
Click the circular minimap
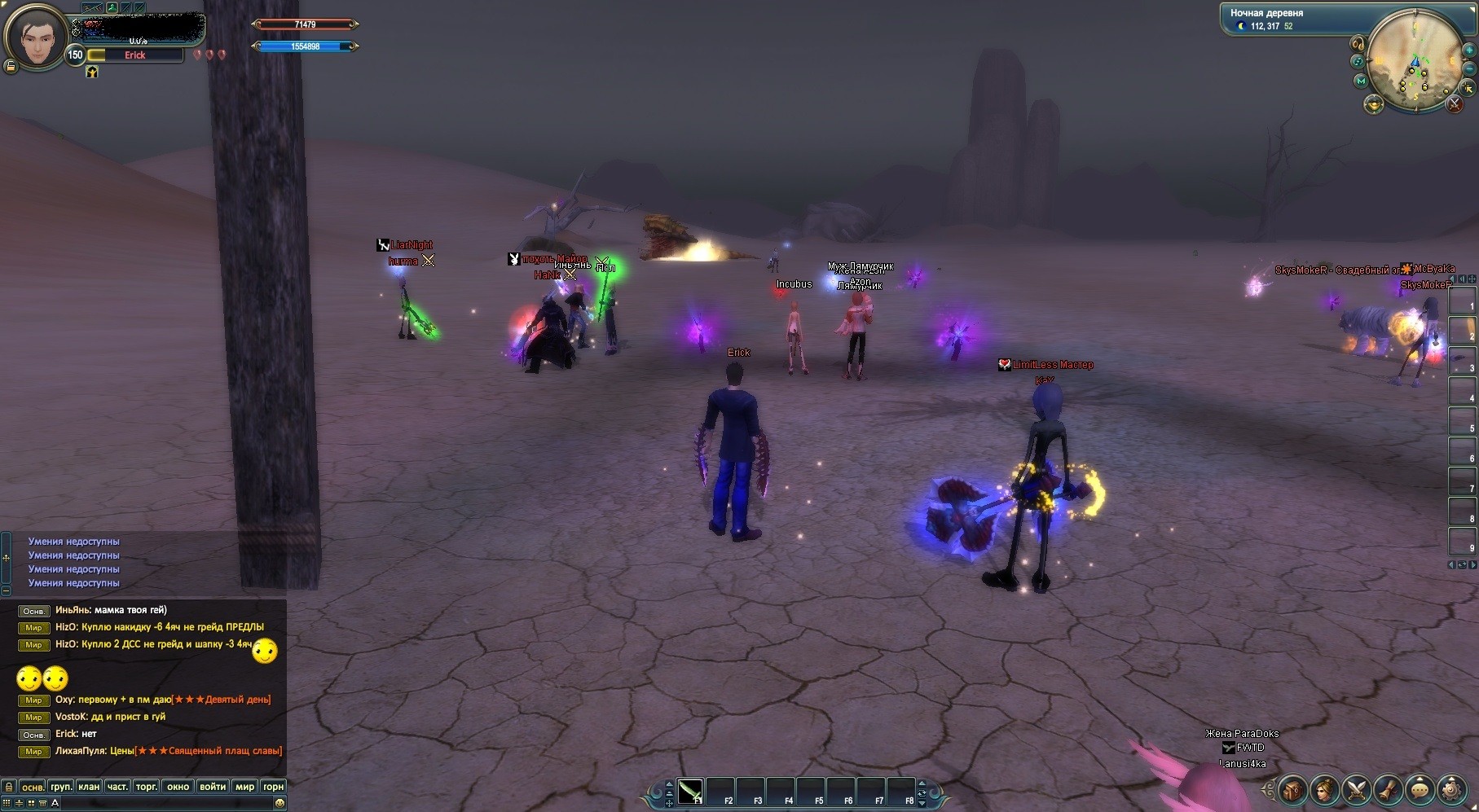(1414, 59)
